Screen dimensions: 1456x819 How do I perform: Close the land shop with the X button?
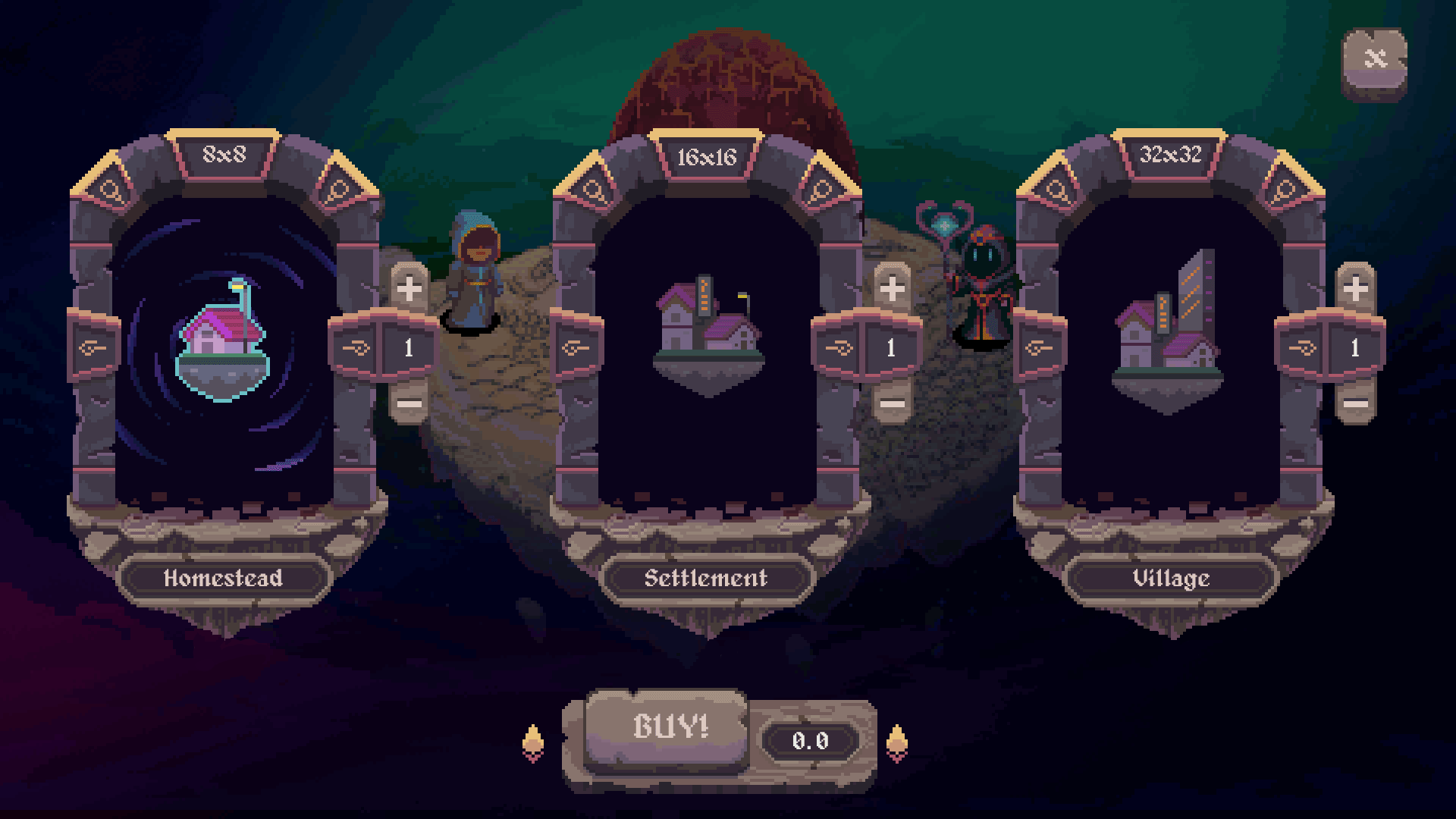pos(1374,59)
